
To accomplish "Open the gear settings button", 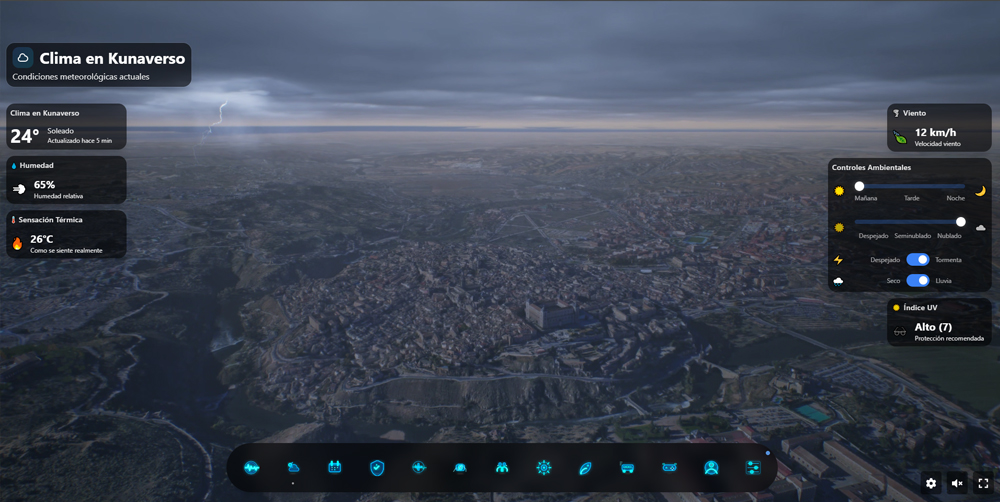I will pyautogui.click(x=931, y=483).
